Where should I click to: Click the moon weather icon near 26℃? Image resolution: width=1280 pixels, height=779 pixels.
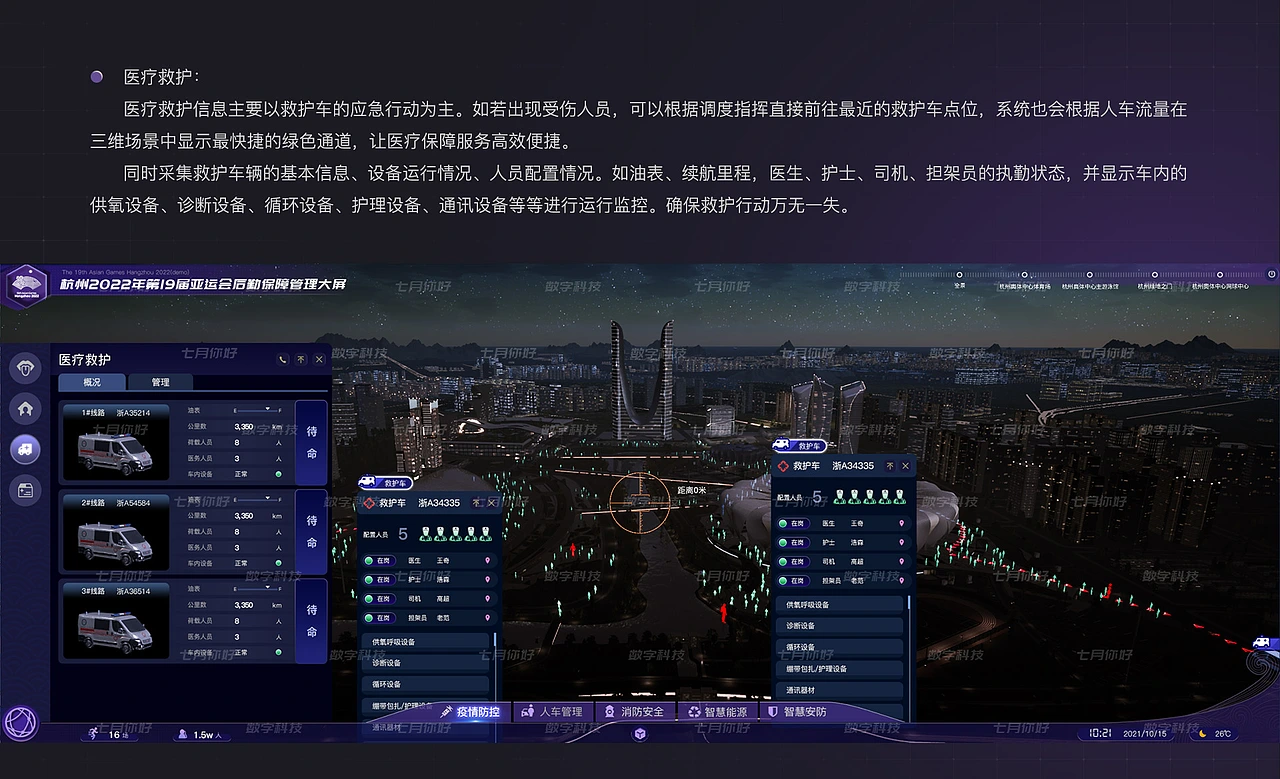[x=1202, y=733]
